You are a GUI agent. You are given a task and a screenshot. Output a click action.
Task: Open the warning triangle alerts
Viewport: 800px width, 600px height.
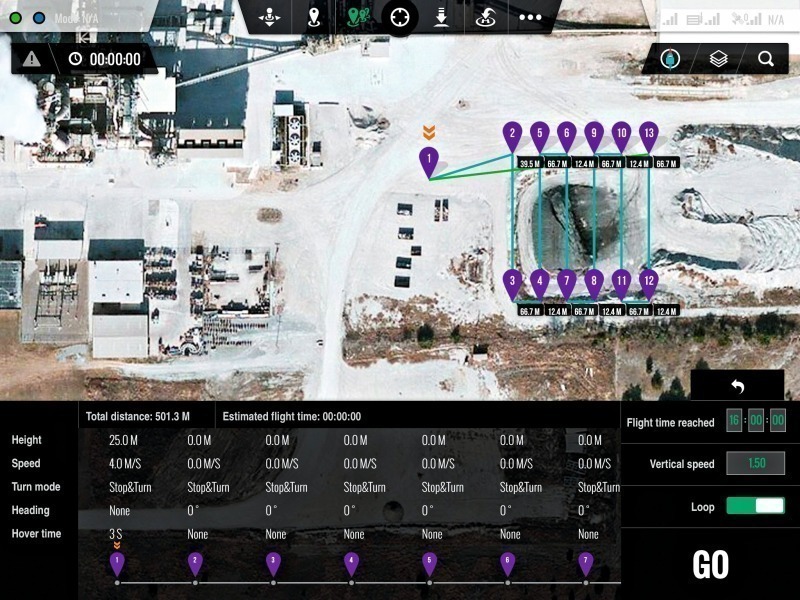(32, 59)
